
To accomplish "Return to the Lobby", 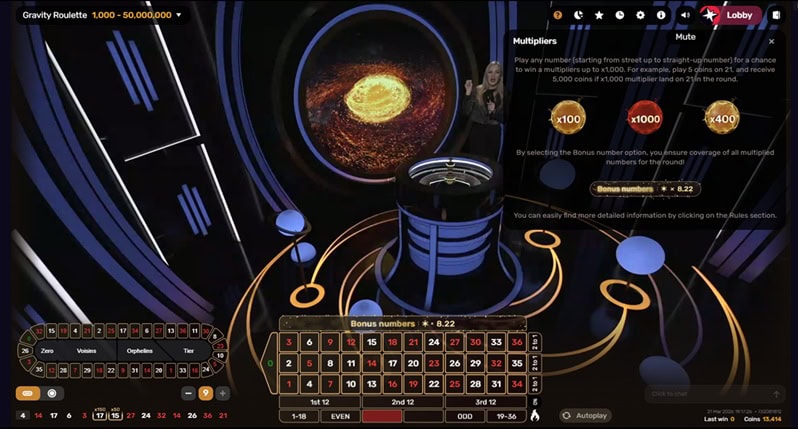I will [738, 15].
